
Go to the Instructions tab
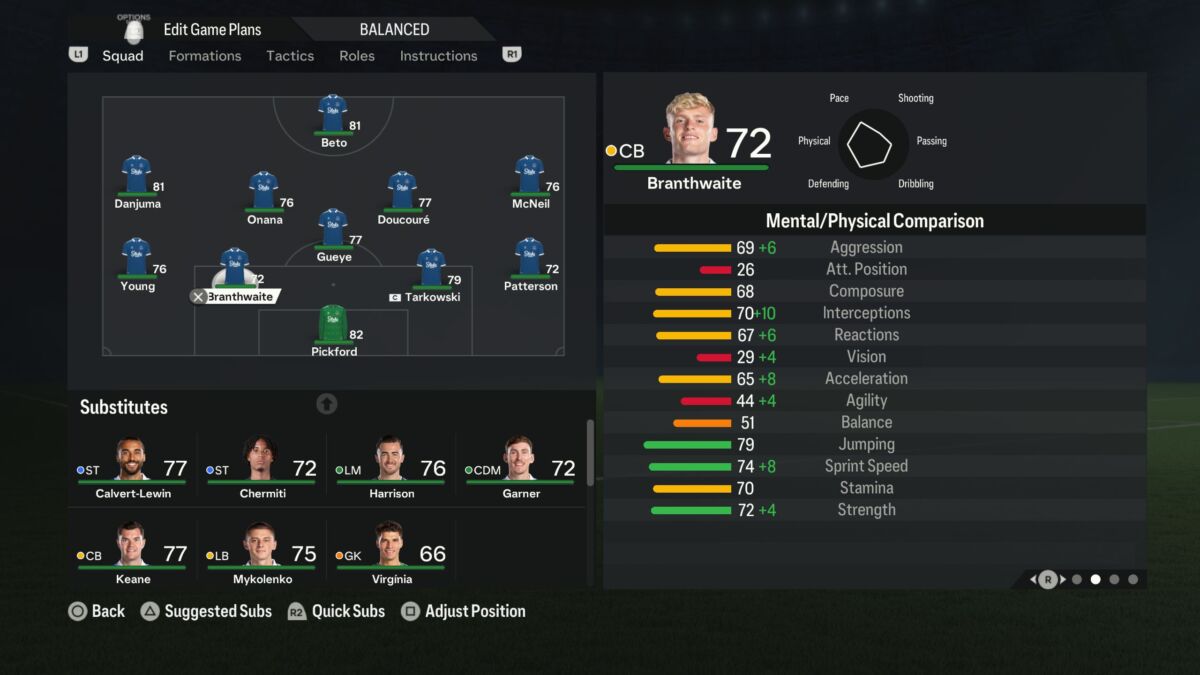point(438,56)
